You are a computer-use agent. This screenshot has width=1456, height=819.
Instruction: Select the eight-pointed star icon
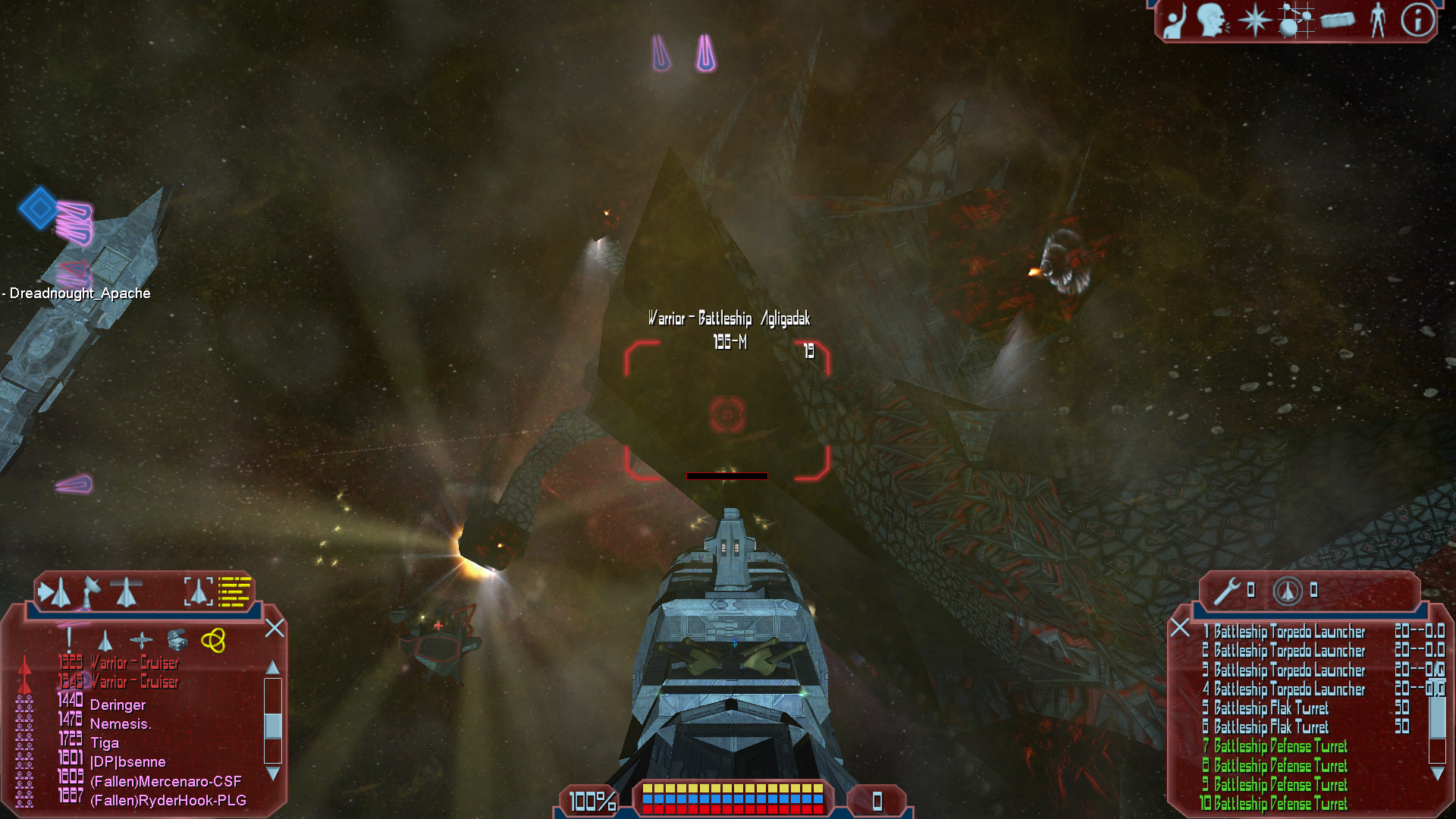click(x=1254, y=20)
